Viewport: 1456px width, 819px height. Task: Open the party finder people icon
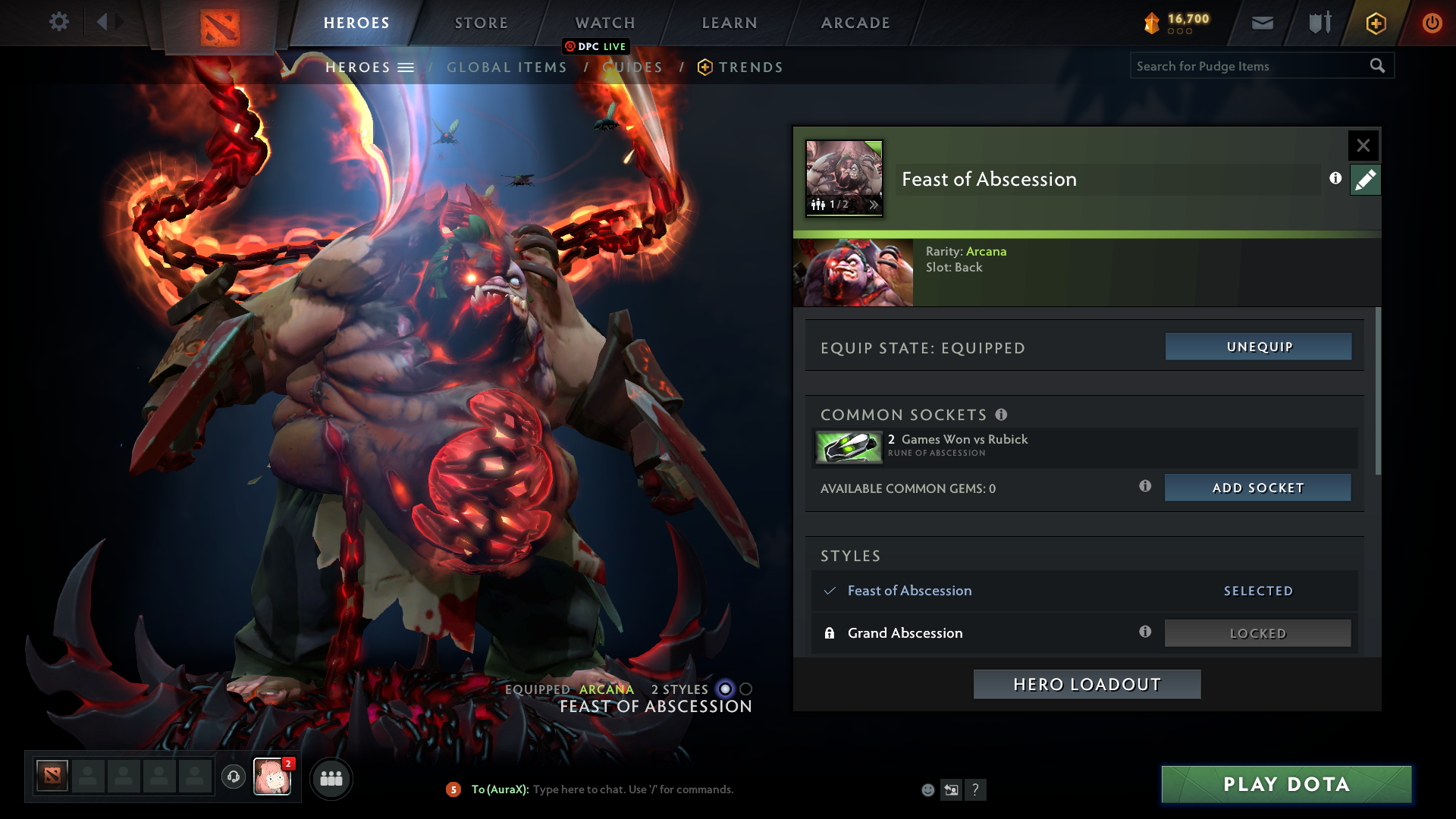[331, 778]
